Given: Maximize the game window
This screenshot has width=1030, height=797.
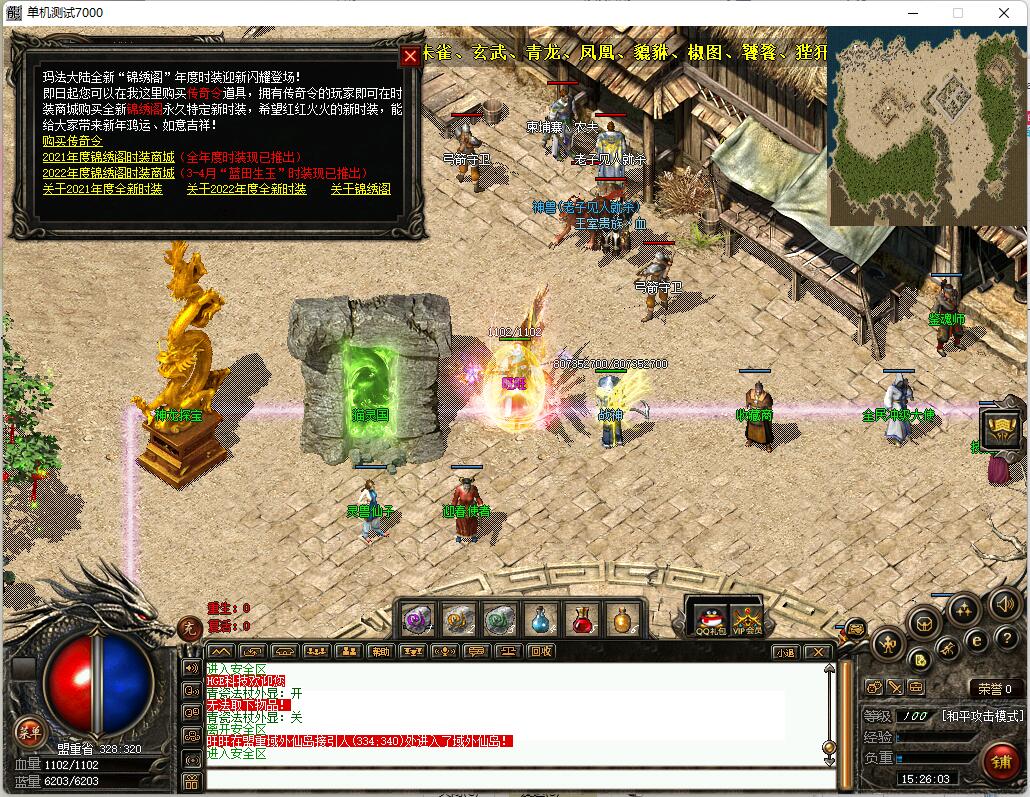Looking at the screenshot, I should click(x=958, y=13).
